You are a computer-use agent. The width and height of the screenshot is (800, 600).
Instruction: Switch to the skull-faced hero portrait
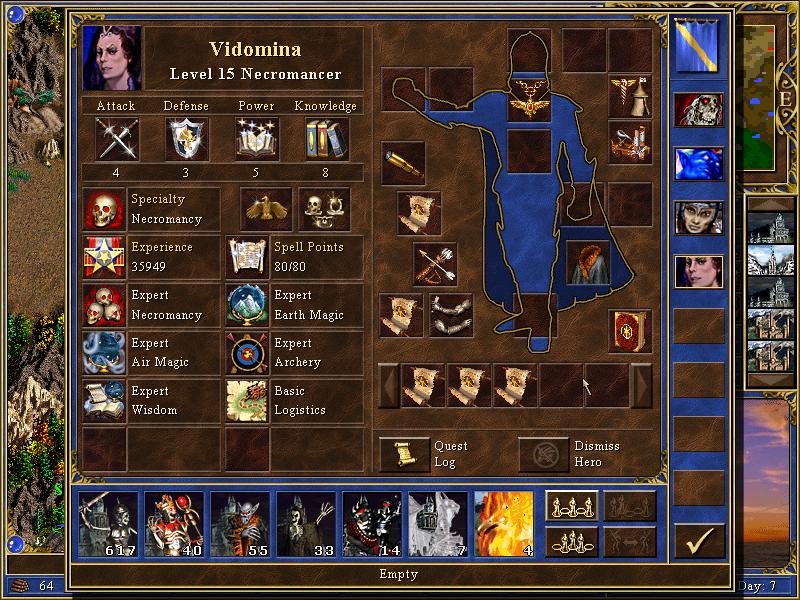pos(698,110)
